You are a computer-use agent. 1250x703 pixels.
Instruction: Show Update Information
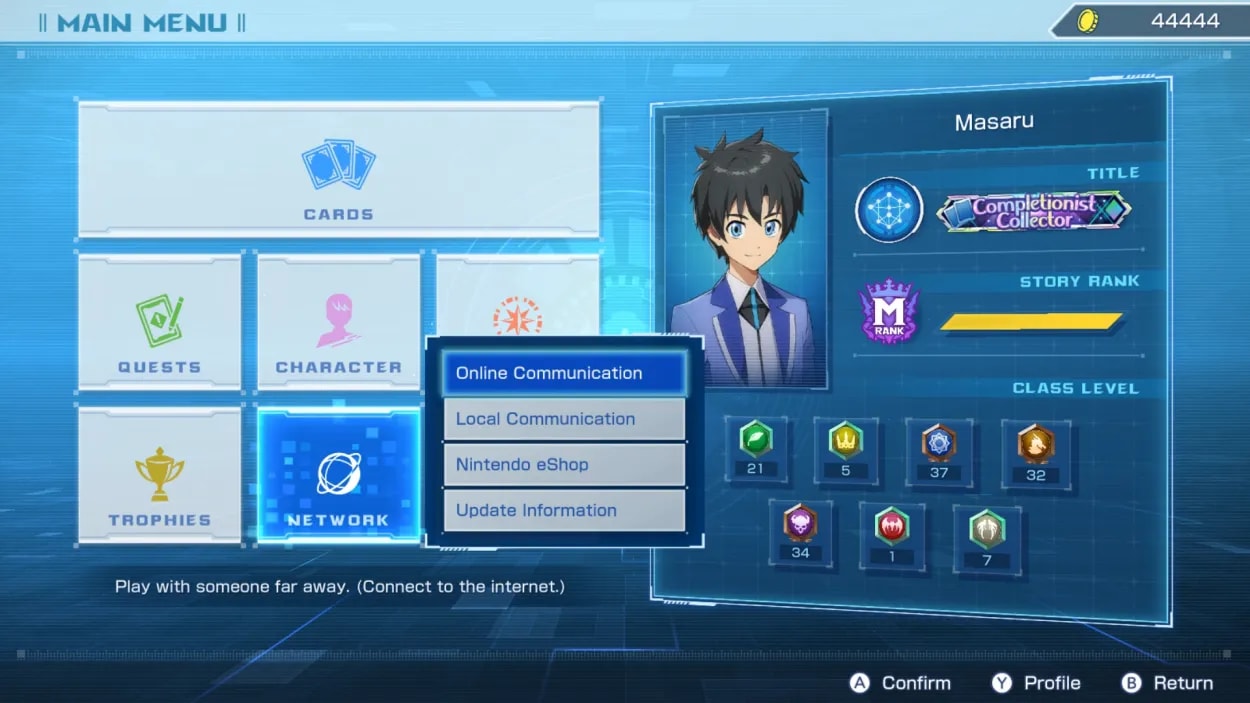point(564,510)
